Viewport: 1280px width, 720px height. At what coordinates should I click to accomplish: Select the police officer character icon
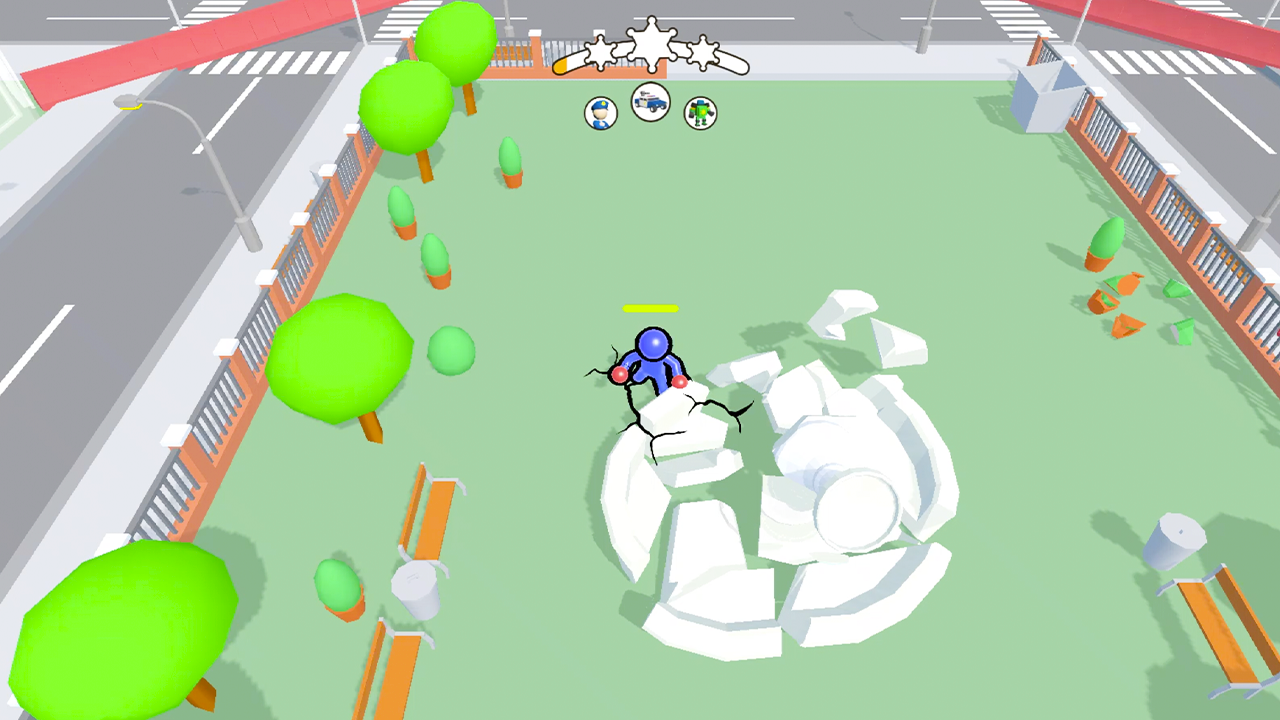click(x=601, y=112)
